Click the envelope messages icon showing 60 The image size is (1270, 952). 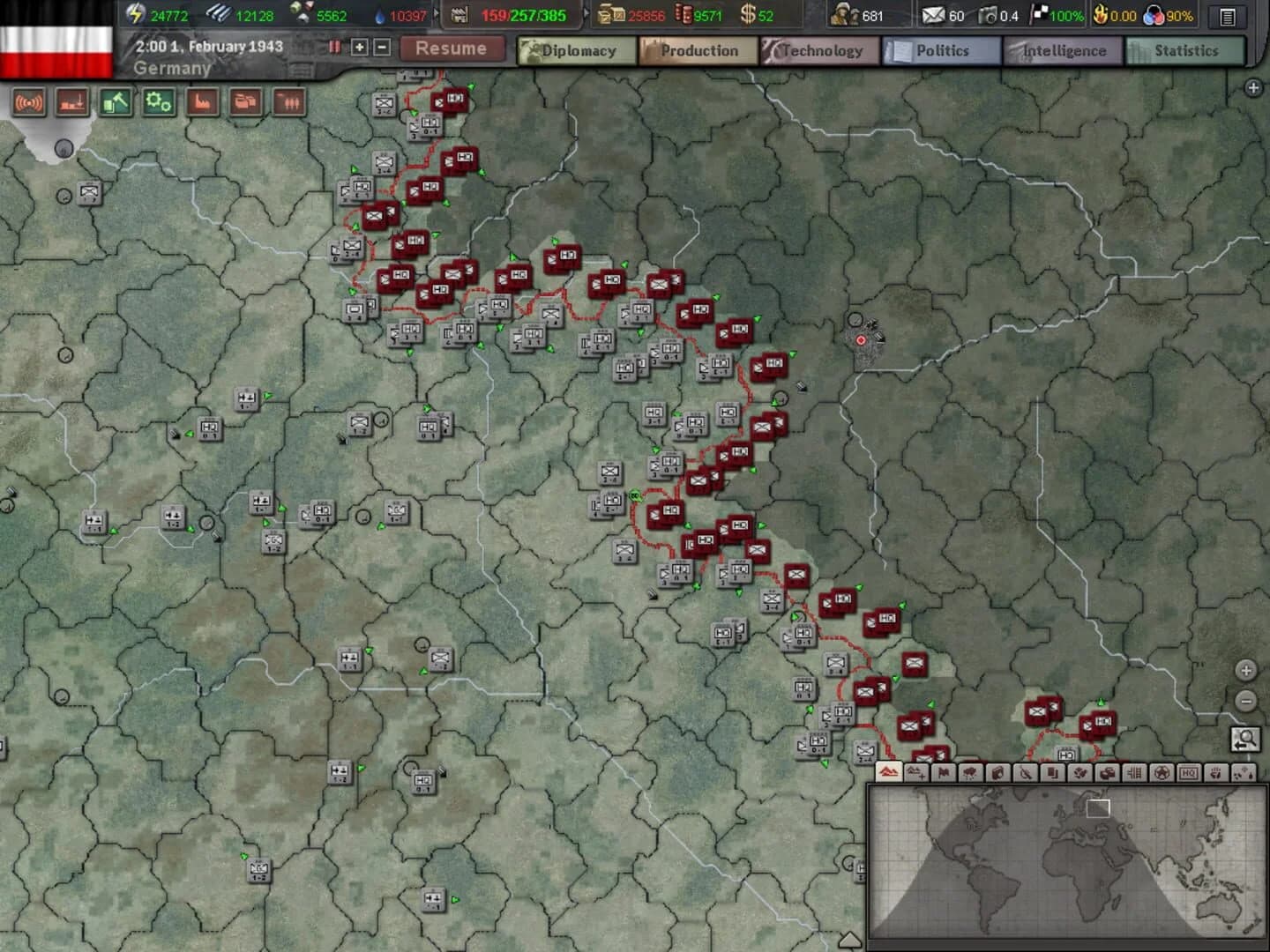(932, 15)
